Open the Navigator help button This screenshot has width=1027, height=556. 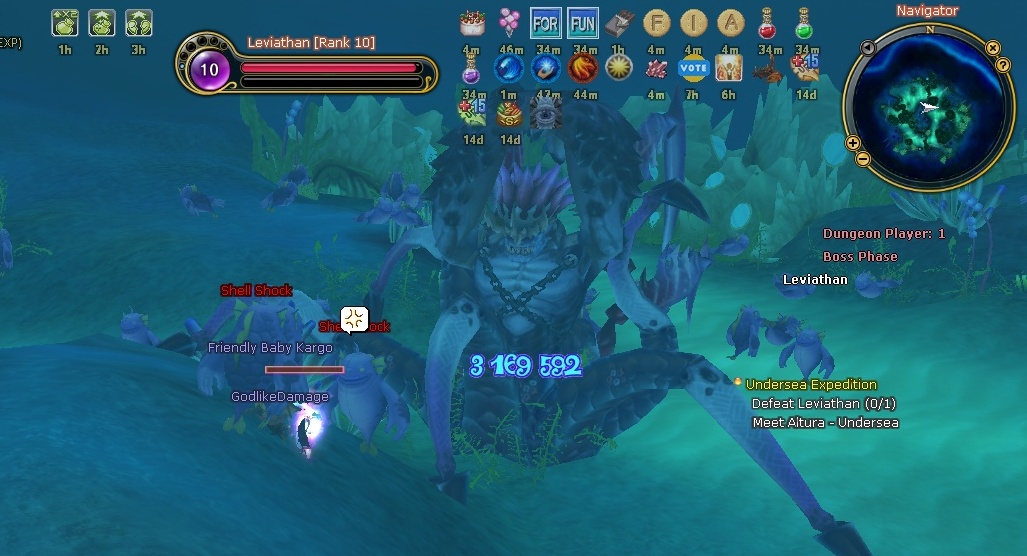1003,65
